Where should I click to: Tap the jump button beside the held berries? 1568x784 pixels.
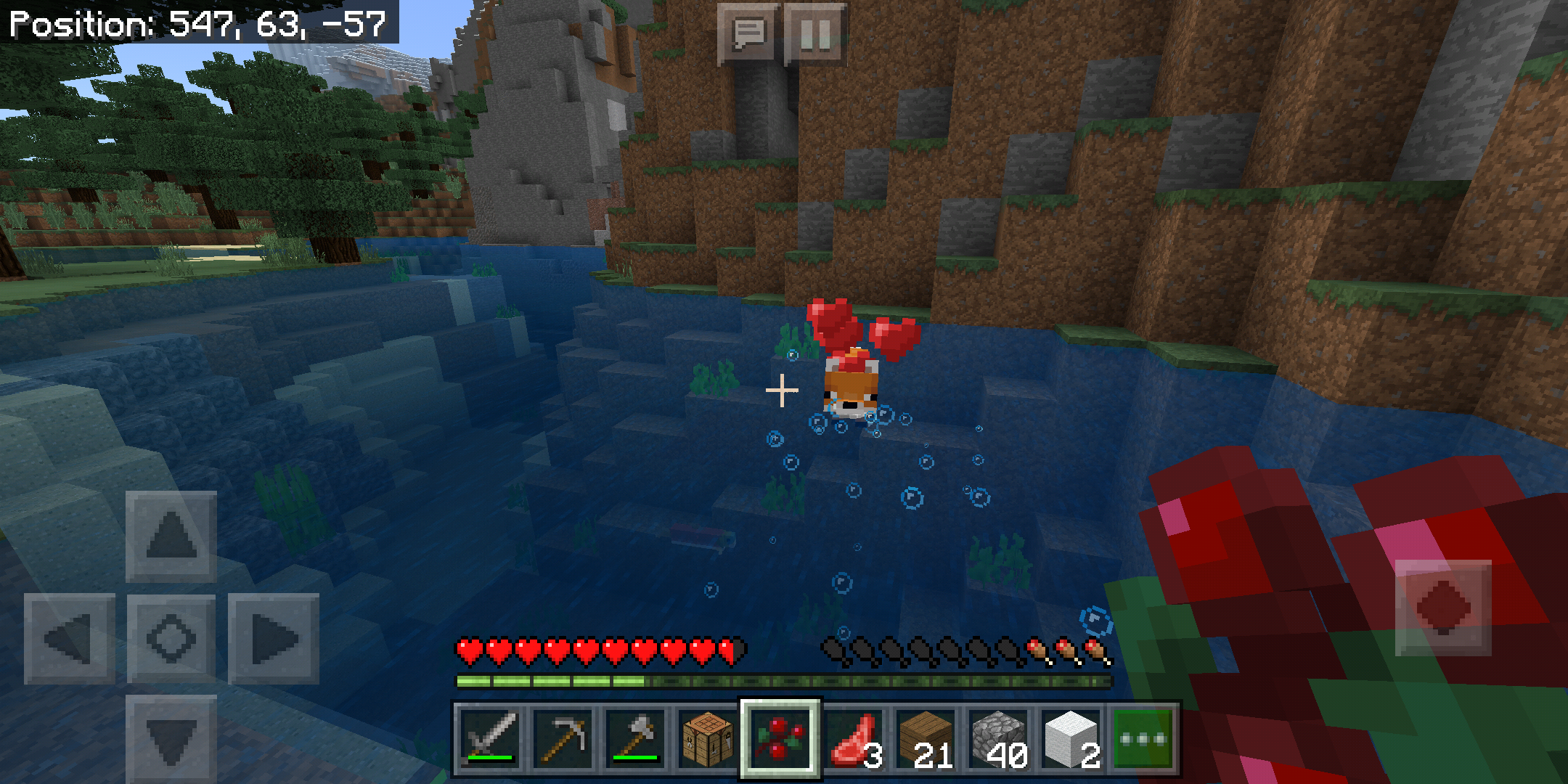click(x=1443, y=607)
